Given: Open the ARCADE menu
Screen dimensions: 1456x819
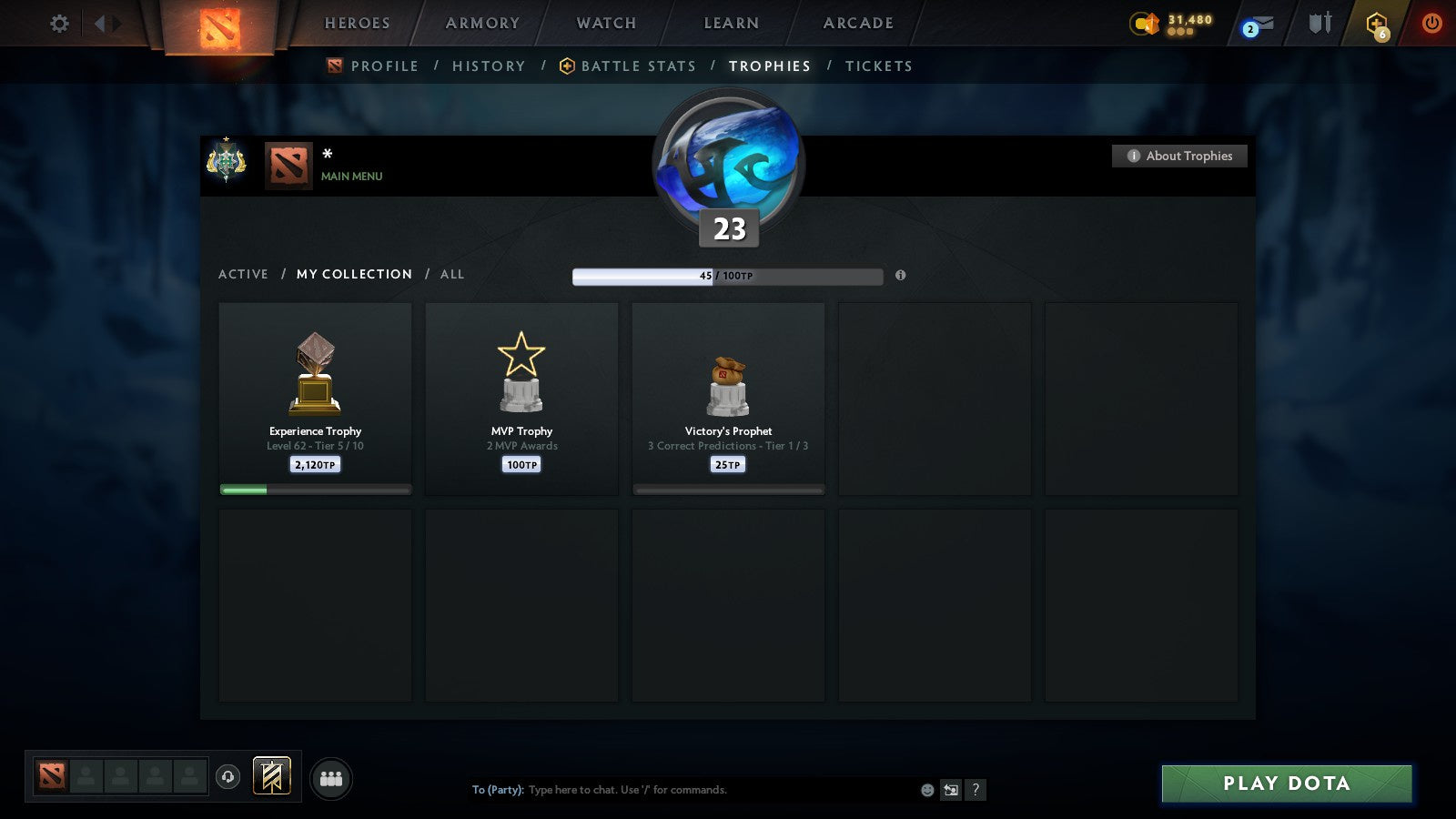Looking at the screenshot, I should (x=857, y=23).
